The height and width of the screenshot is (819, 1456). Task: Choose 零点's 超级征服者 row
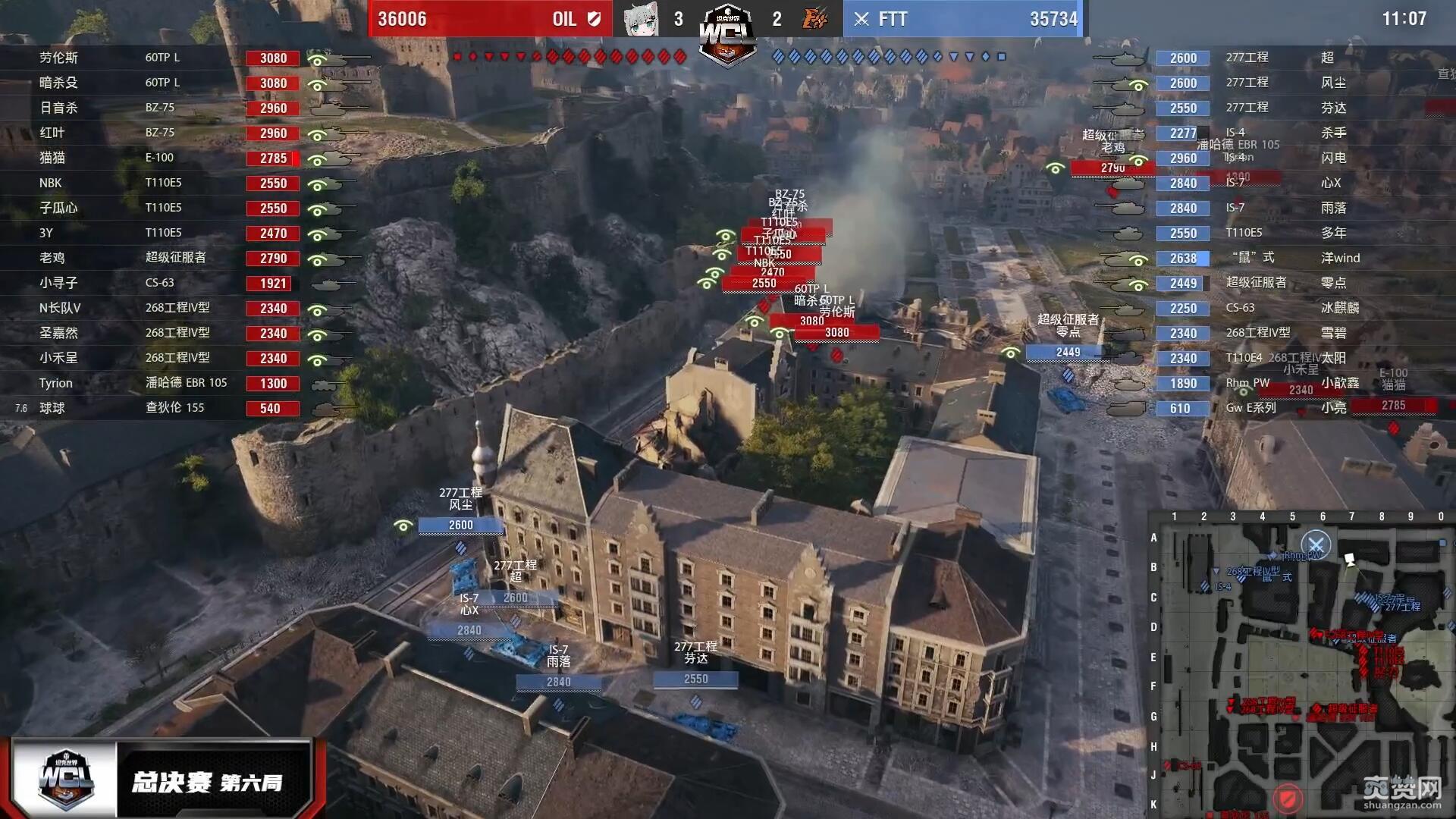(x=1289, y=283)
